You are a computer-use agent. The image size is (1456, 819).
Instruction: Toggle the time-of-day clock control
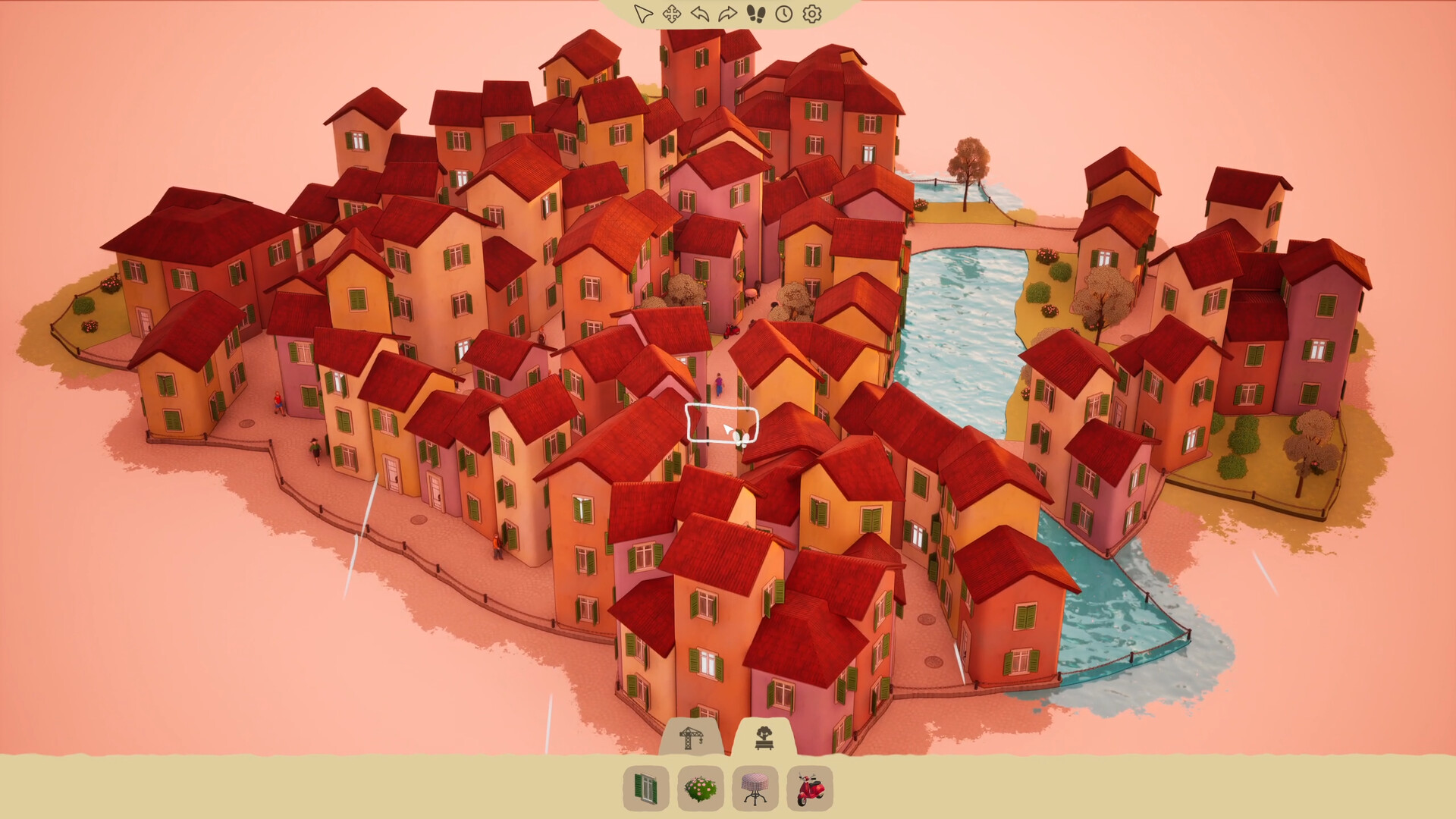click(x=783, y=13)
